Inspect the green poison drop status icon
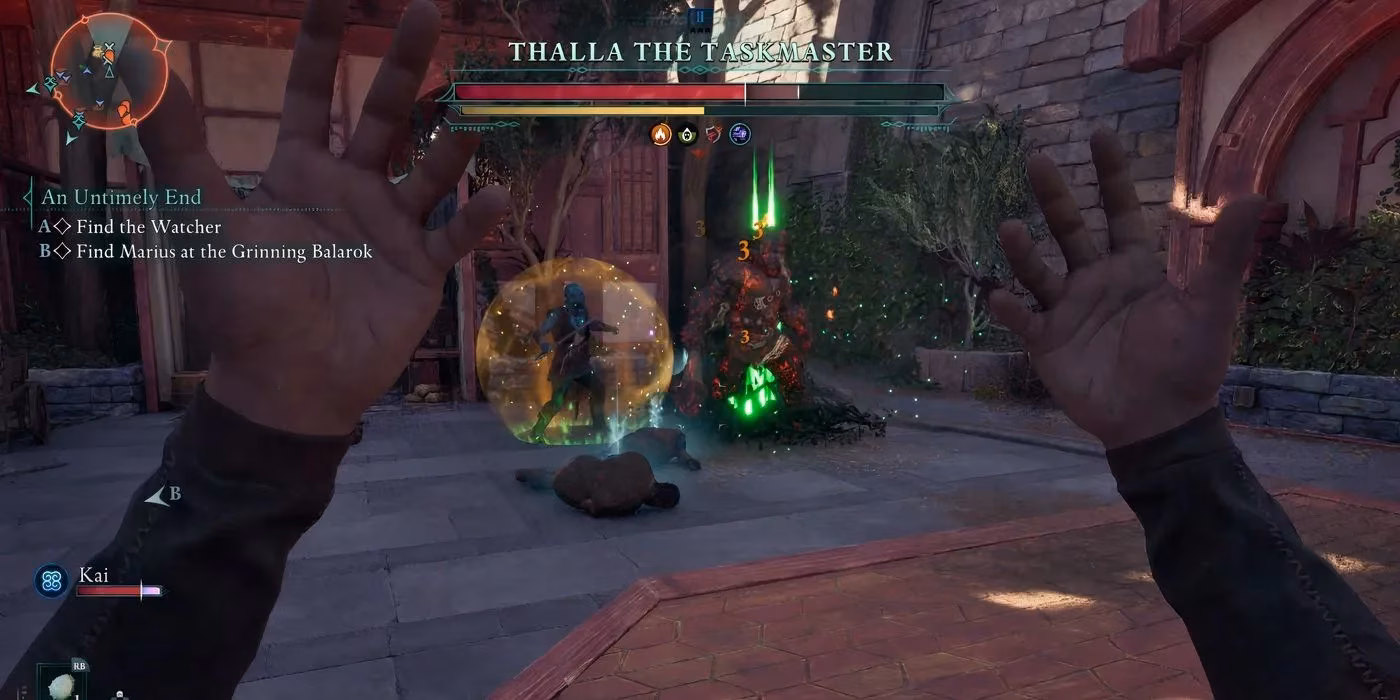 [x=687, y=134]
